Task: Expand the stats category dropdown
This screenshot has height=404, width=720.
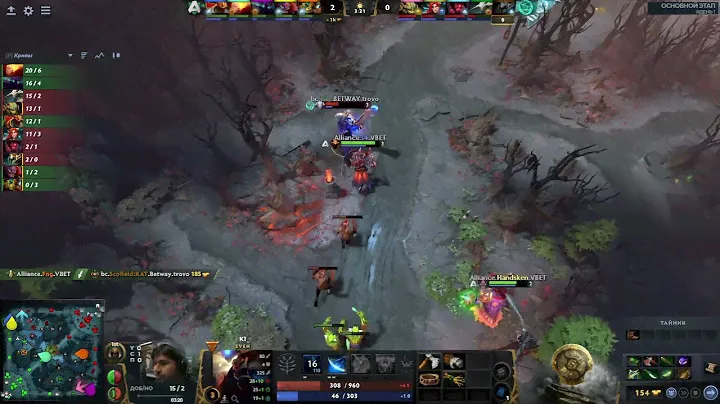Action: tap(70, 56)
